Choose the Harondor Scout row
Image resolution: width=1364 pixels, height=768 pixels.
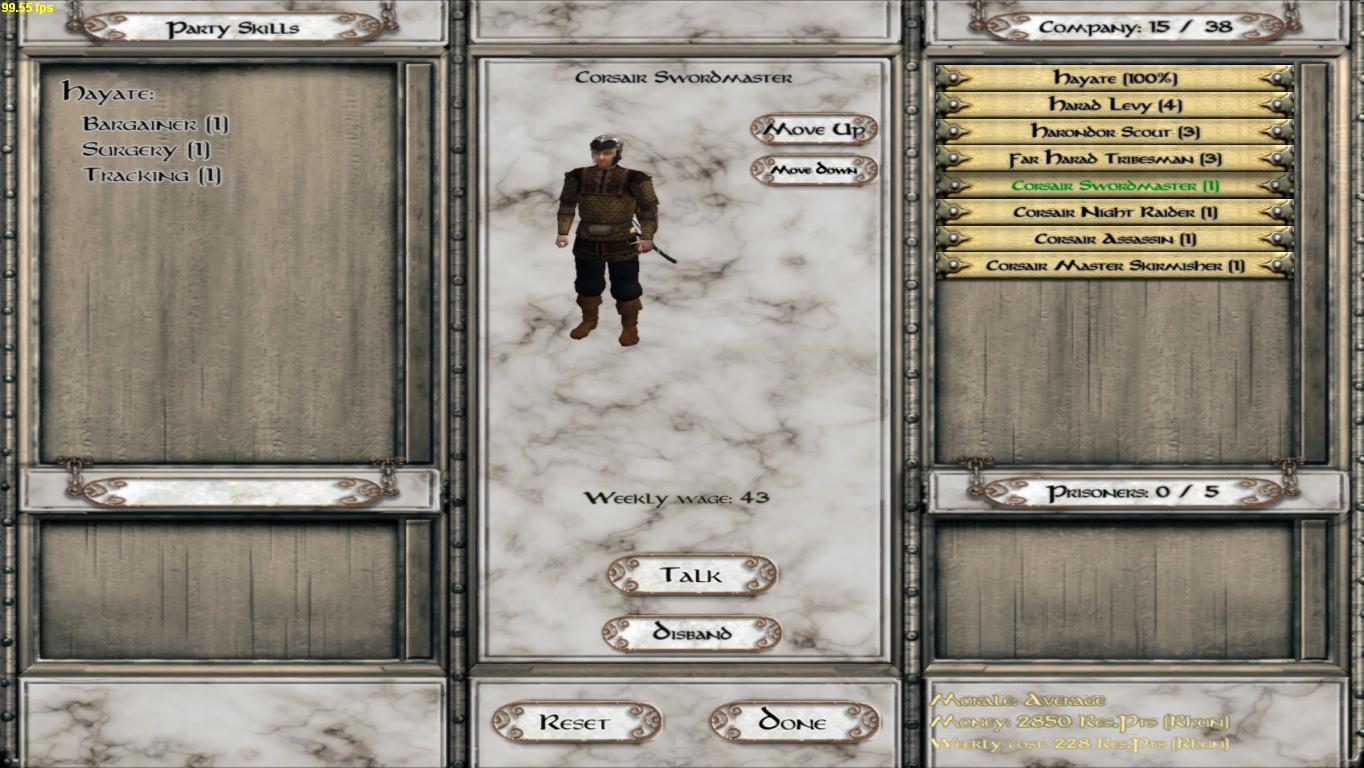point(1114,132)
